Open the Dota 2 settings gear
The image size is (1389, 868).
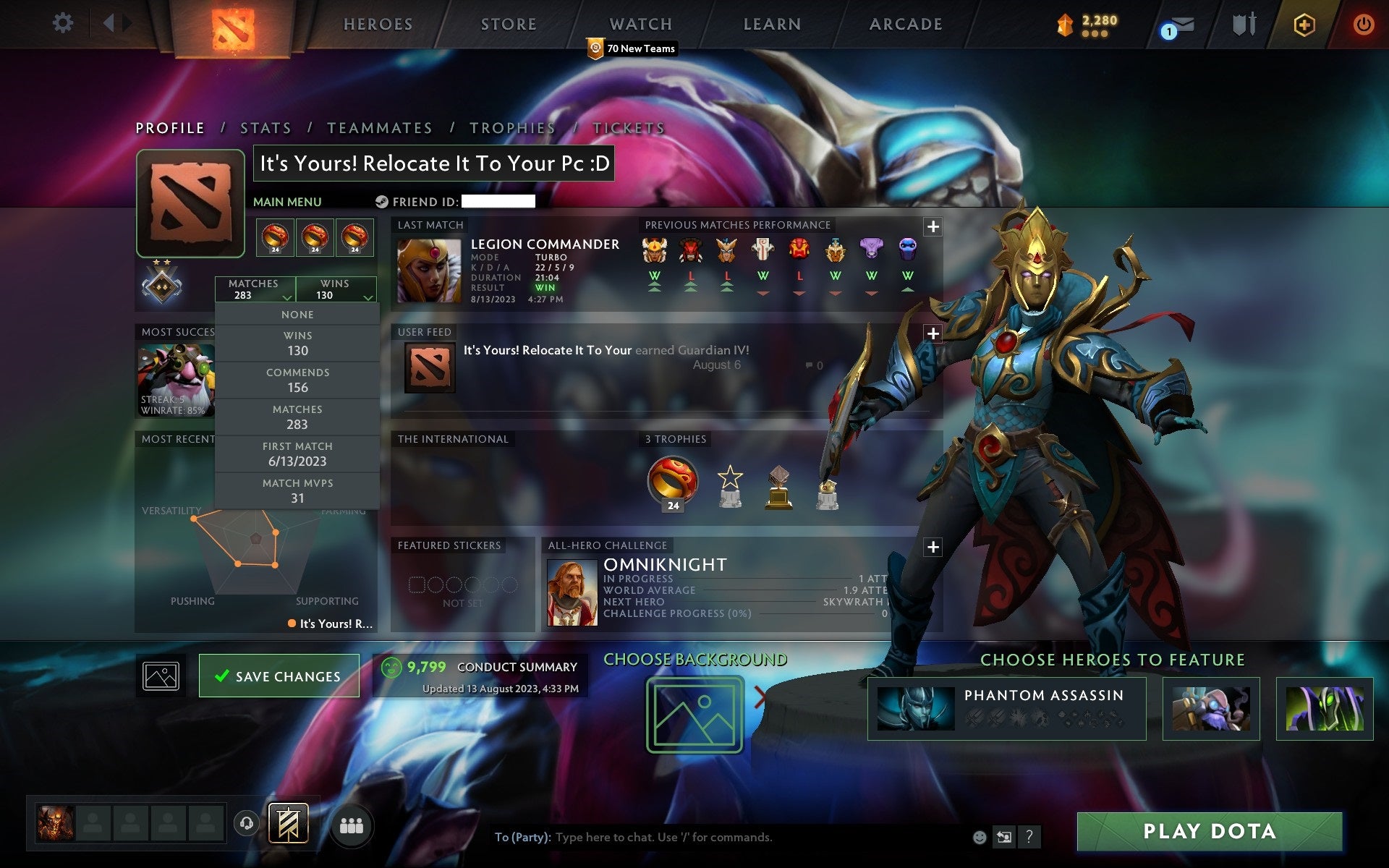[64, 23]
